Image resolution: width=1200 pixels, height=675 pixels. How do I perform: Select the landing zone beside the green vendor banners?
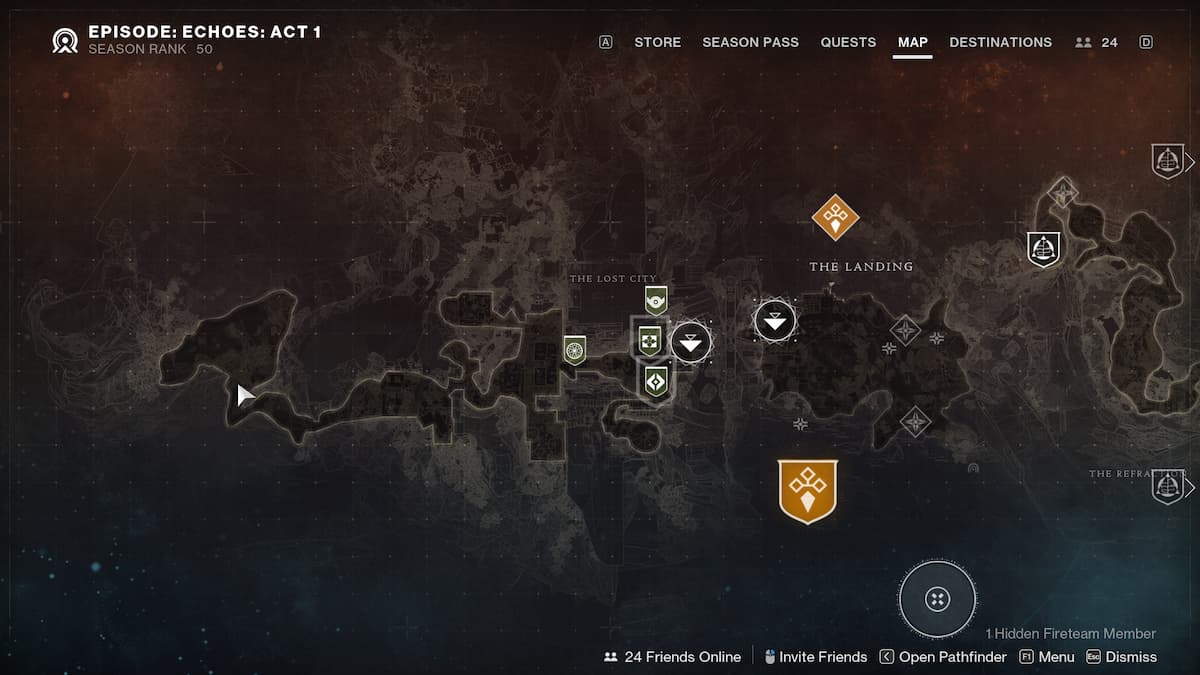point(691,343)
